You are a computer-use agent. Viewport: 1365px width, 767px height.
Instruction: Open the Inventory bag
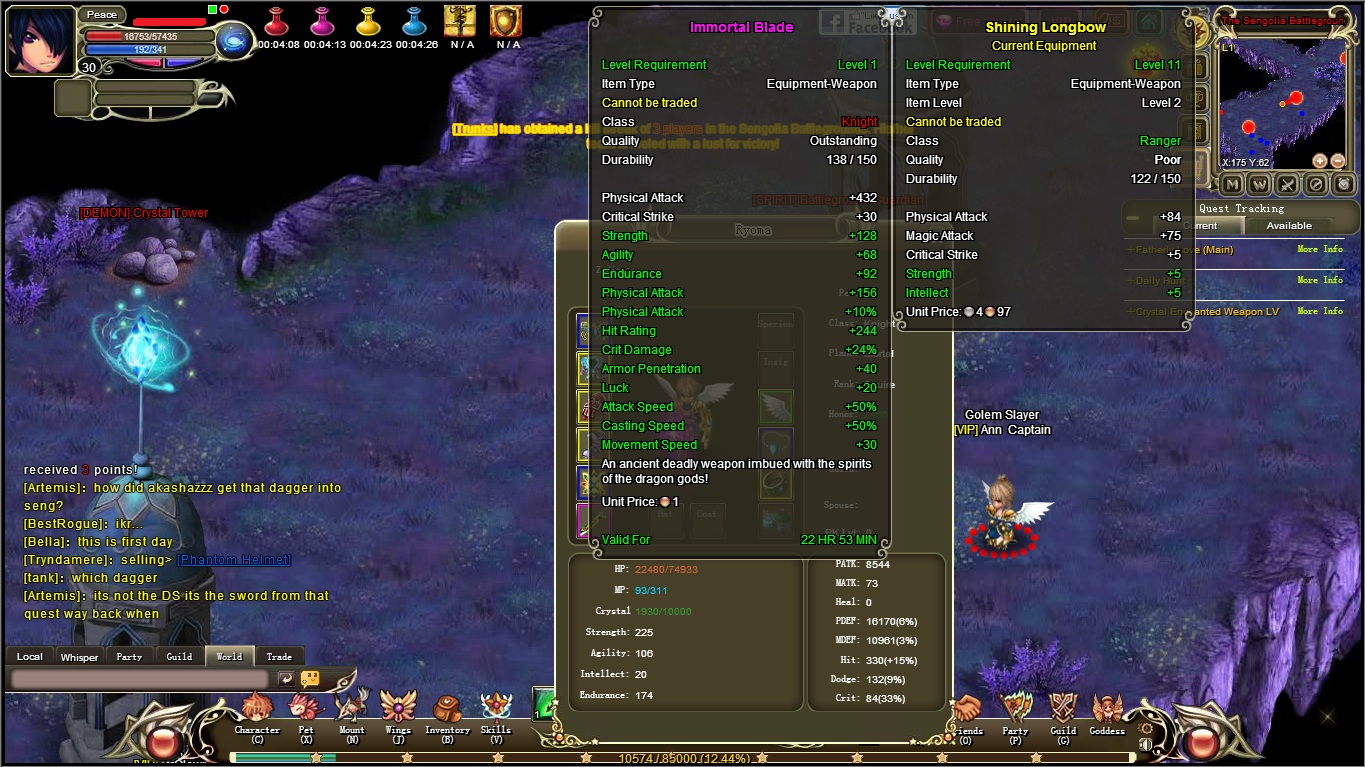click(x=447, y=710)
